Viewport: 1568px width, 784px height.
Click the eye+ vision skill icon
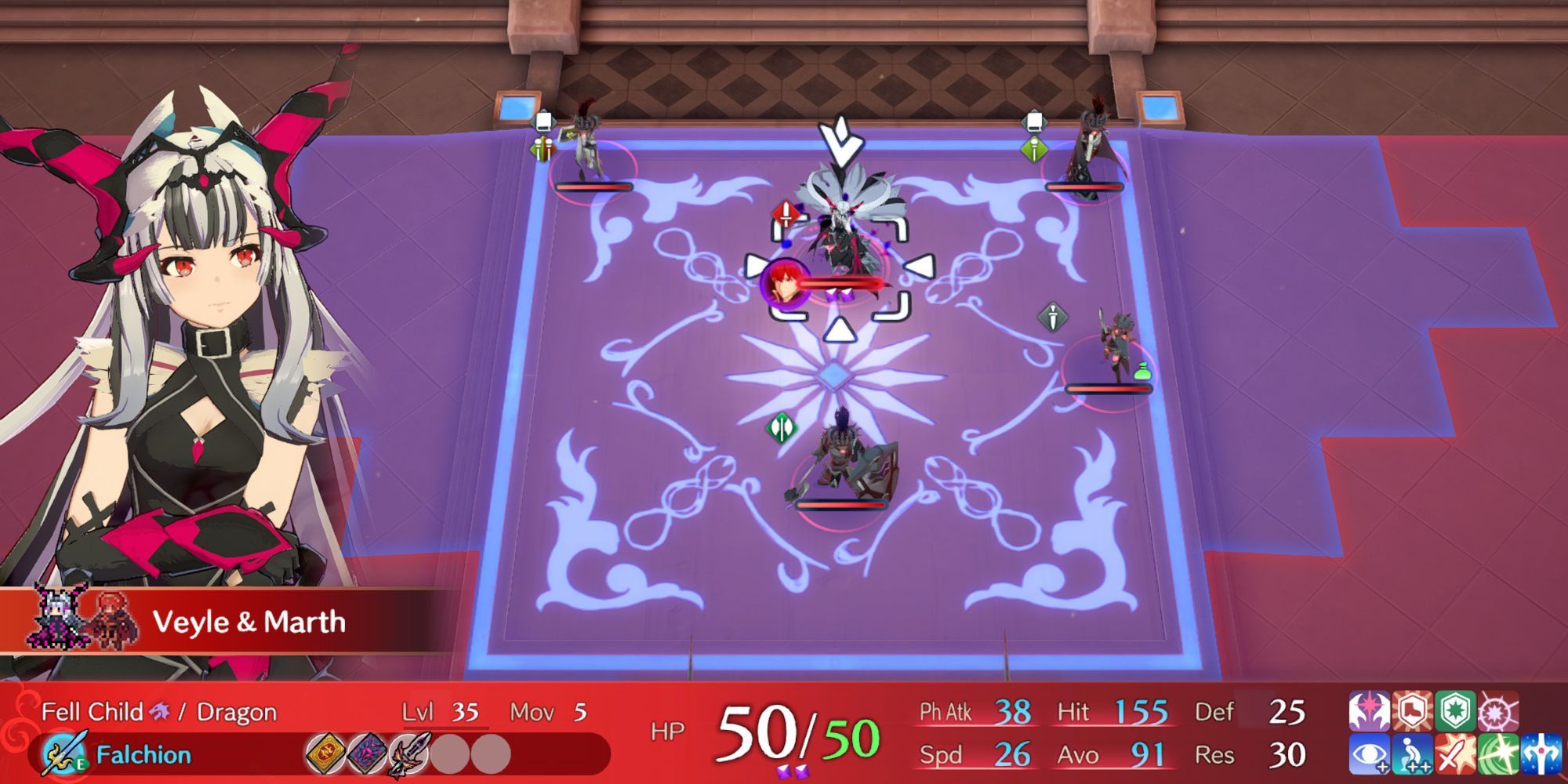click(x=1369, y=755)
